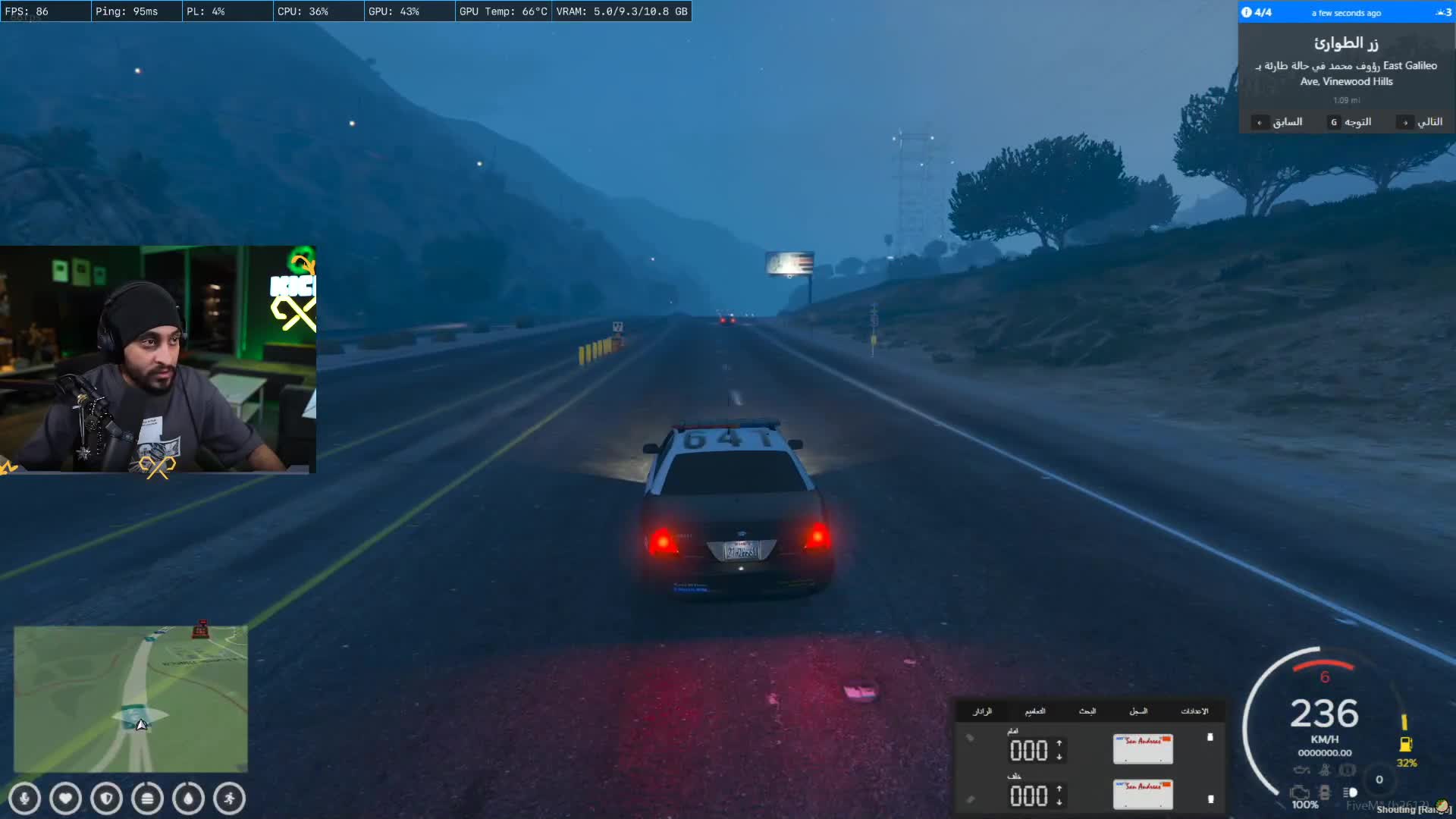This screenshot has width=1456, height=819.
Task: Open the البحث search tab
Action: point(1087,711)
